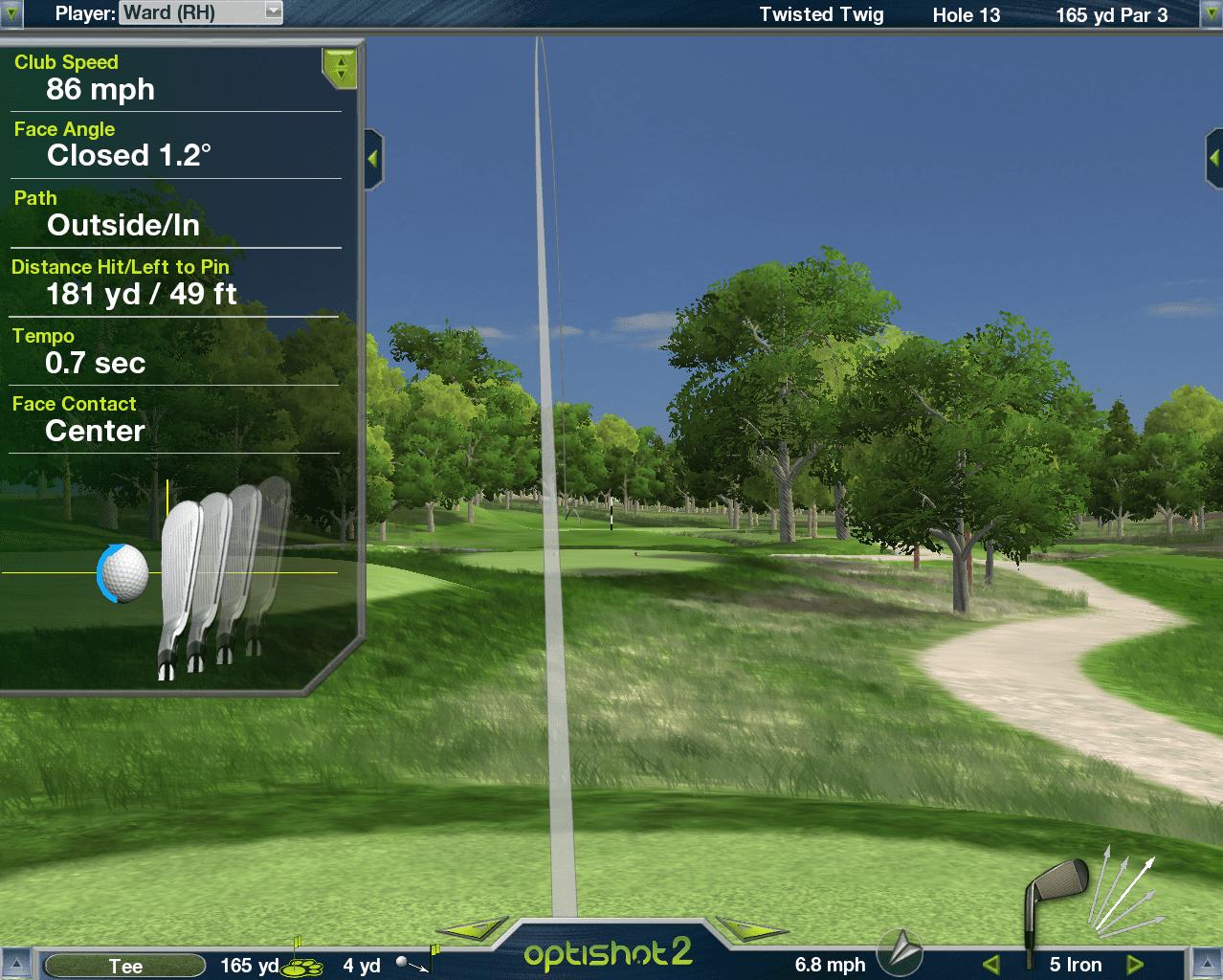Screen dimensions: 1223x980
Task: Collapse the swing data panel with left arrow tab
Action: click(373, 158)
